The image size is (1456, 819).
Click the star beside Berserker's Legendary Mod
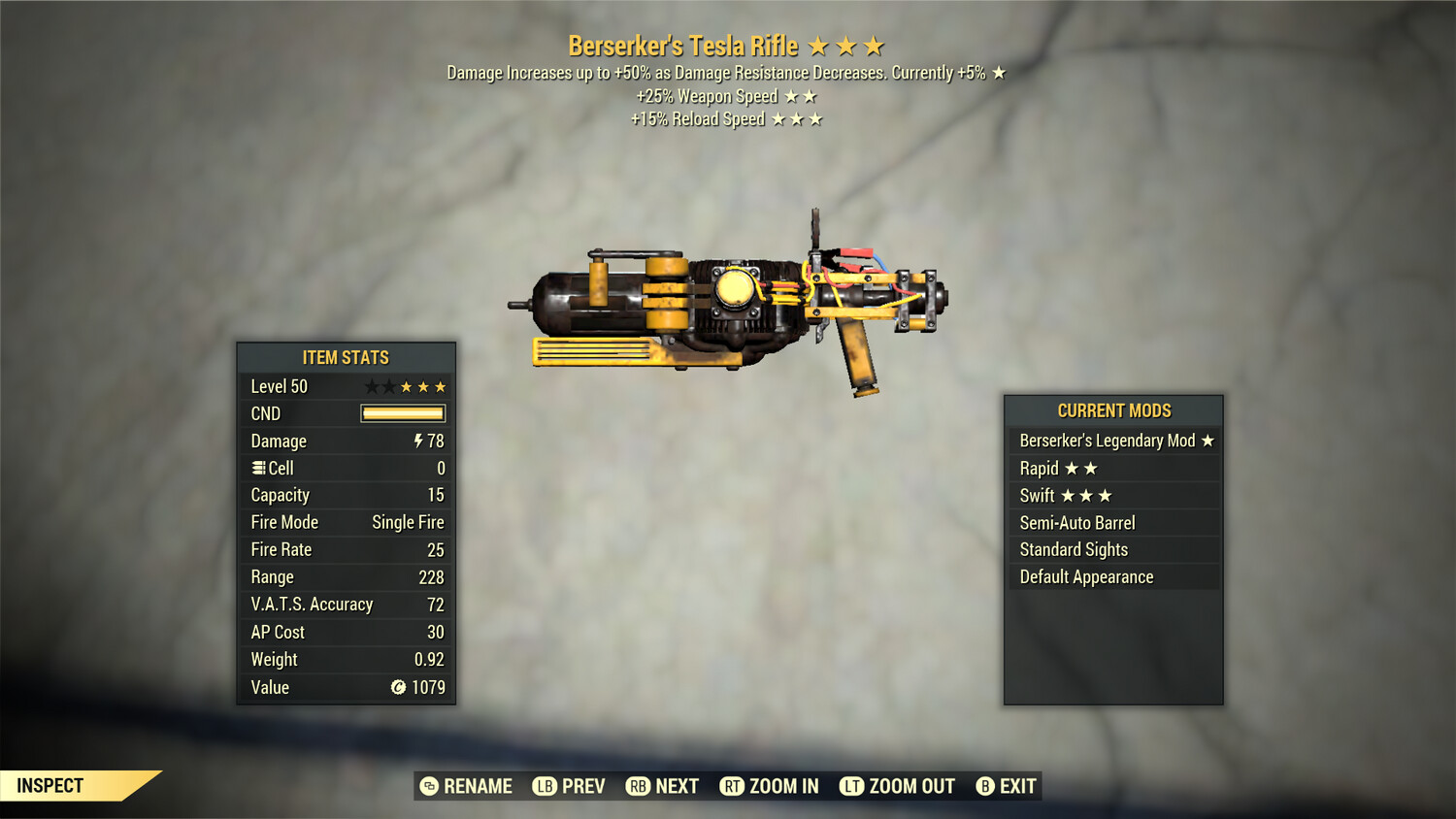(1207, 441)
